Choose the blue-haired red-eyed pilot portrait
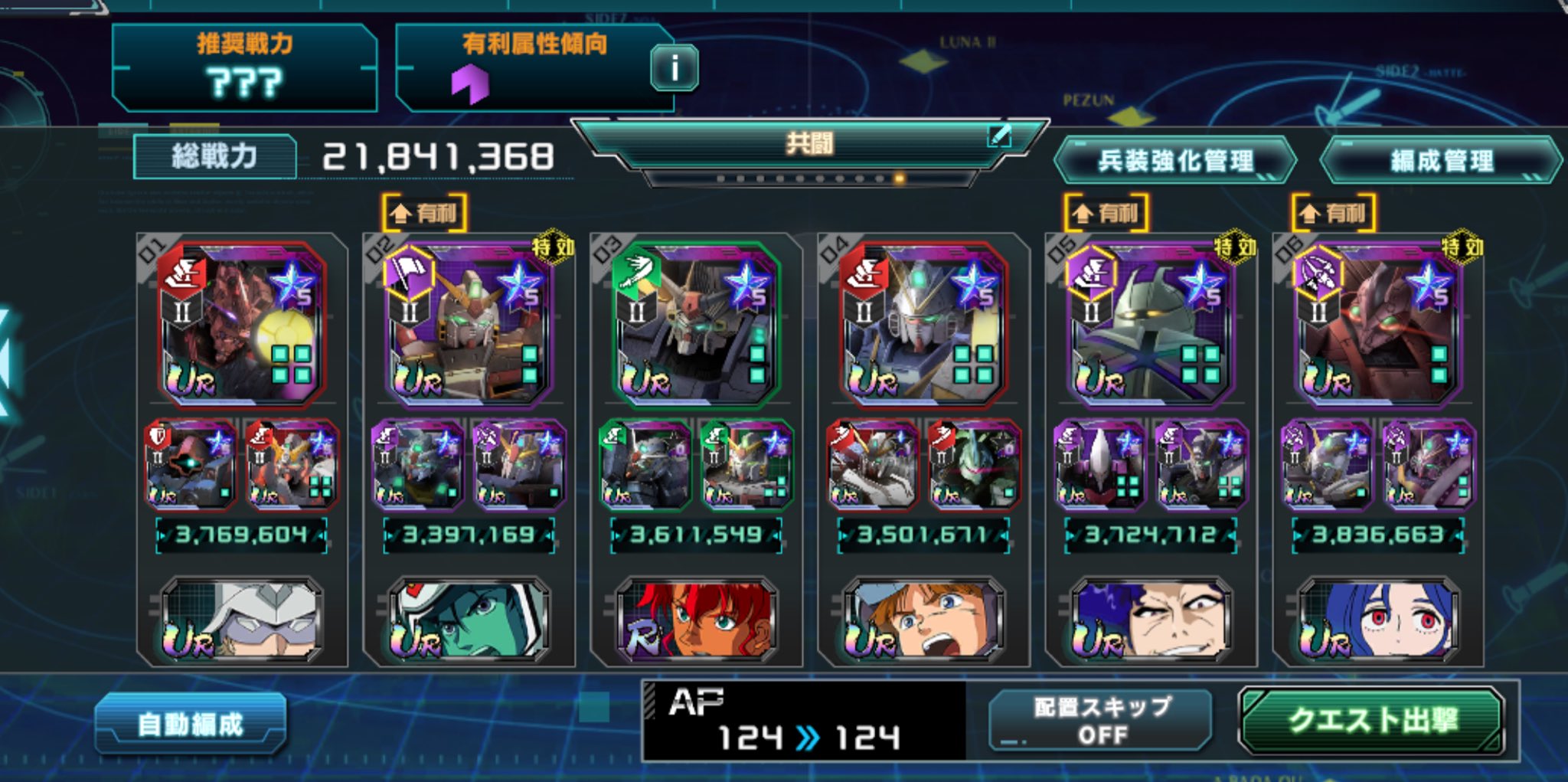Screen dimensions: 1568x782 point(1378,620)
